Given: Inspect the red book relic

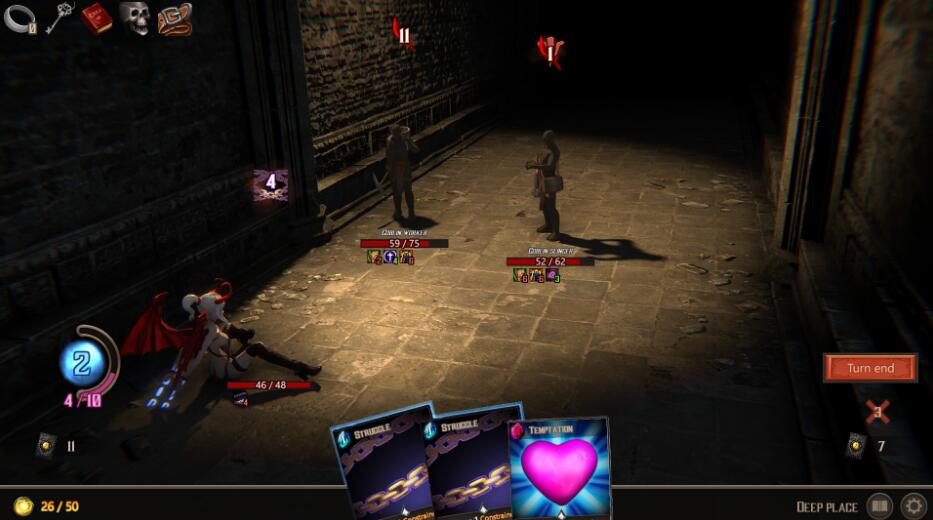Looking at the screenshot, I should (97, 18).
